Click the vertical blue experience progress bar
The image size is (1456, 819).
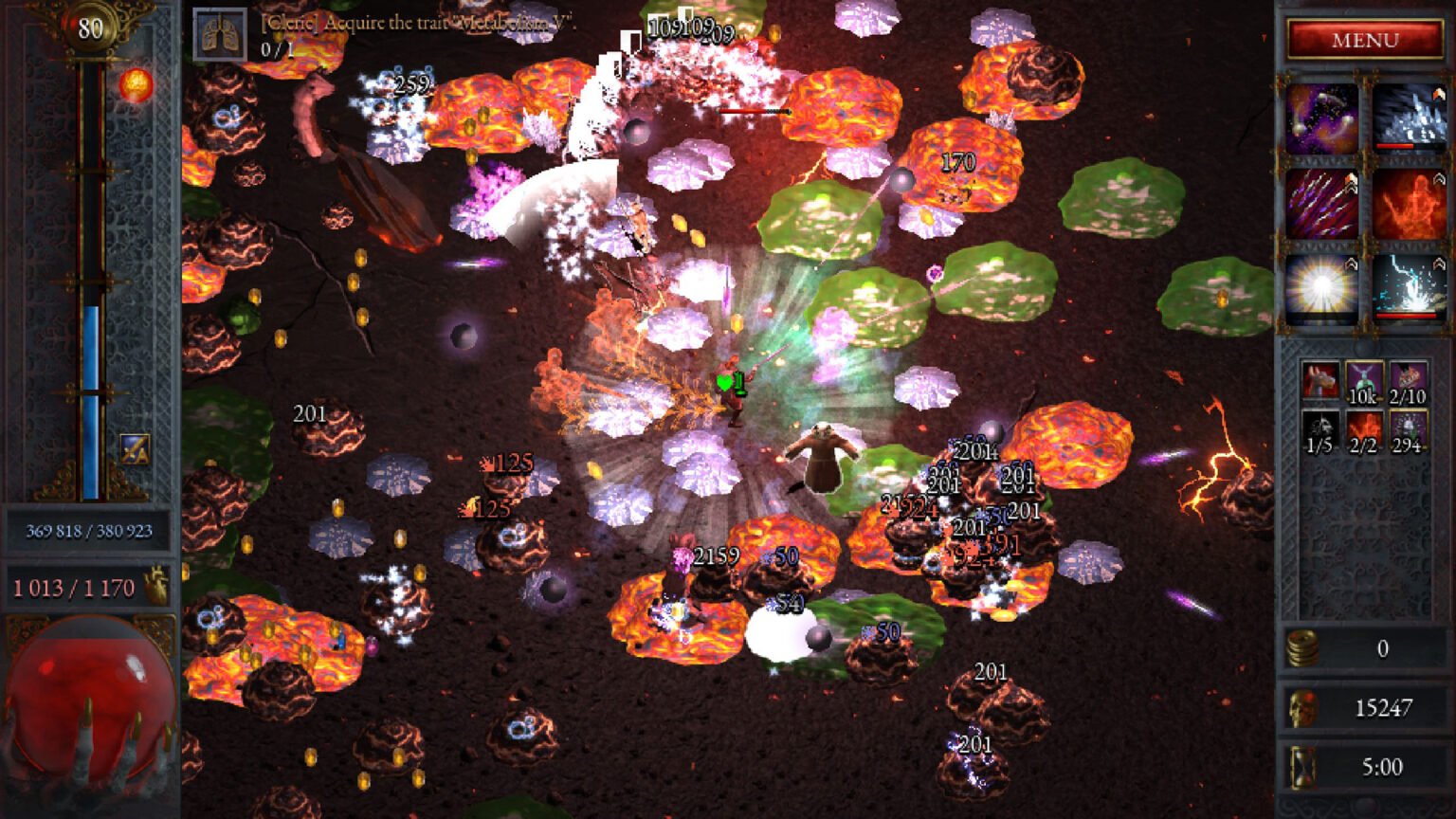pyautogui.click(x=90, y=408)
